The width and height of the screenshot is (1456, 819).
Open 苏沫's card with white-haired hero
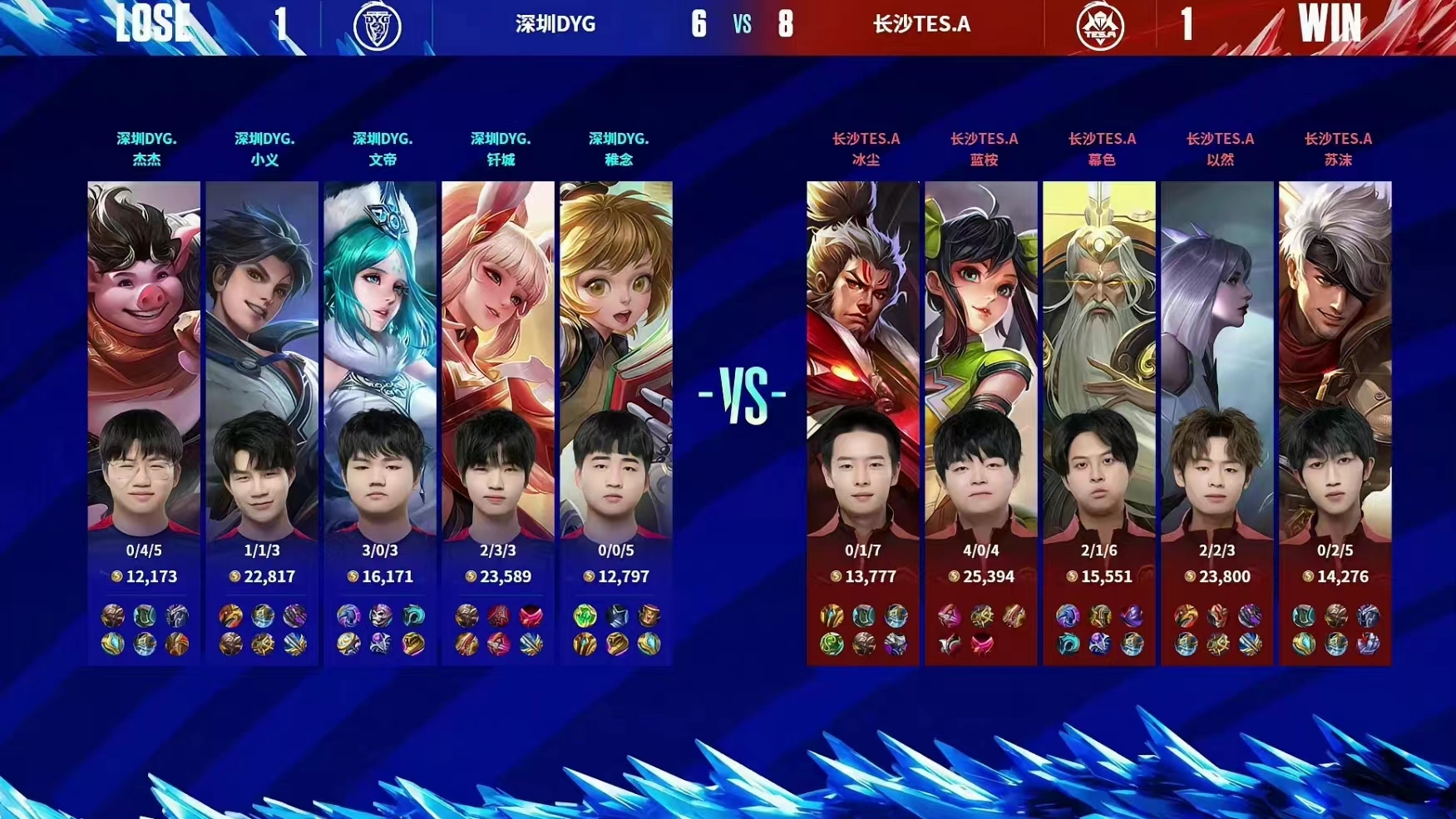[x=1335, y=358]
